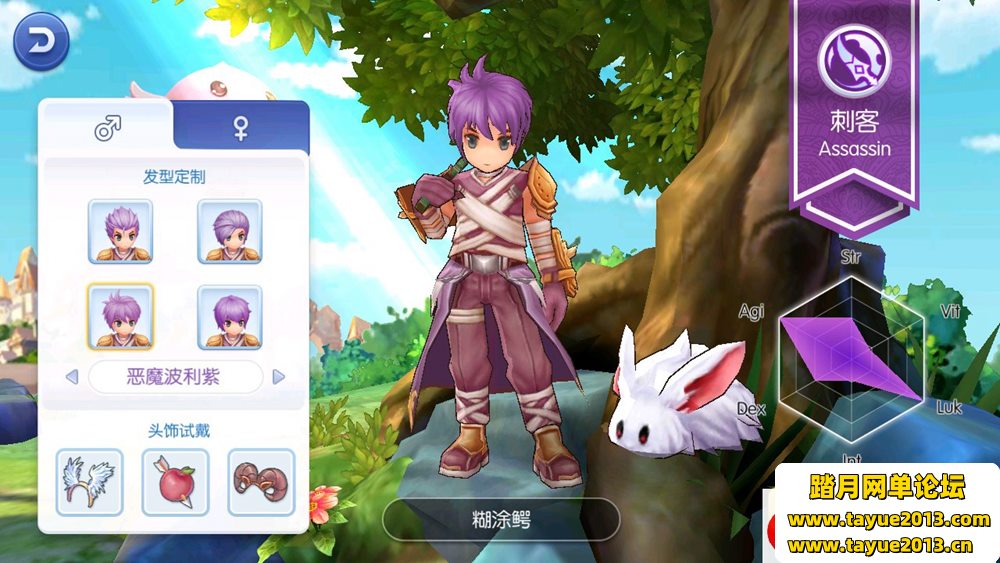This screenshot has height=563, width=1000.
Task: Try on the apple with arrow headgear
Action: coord(175,481)
